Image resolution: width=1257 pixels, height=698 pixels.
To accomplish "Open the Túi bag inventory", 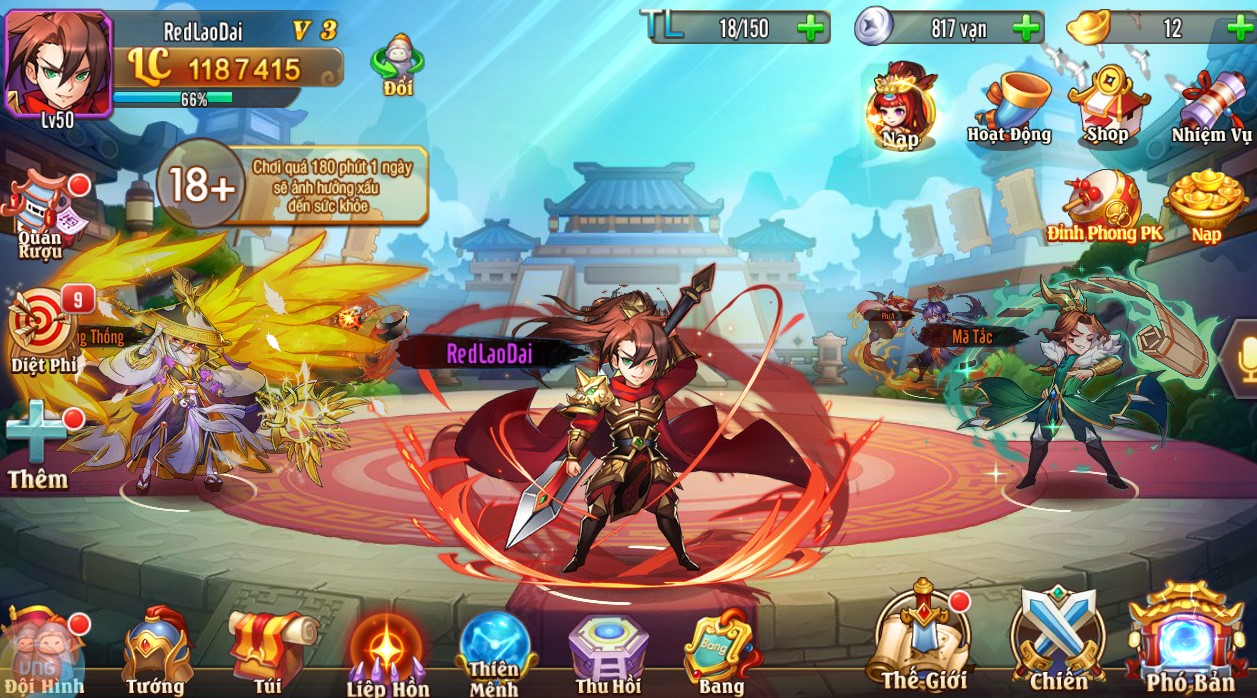I will point(267,650).
